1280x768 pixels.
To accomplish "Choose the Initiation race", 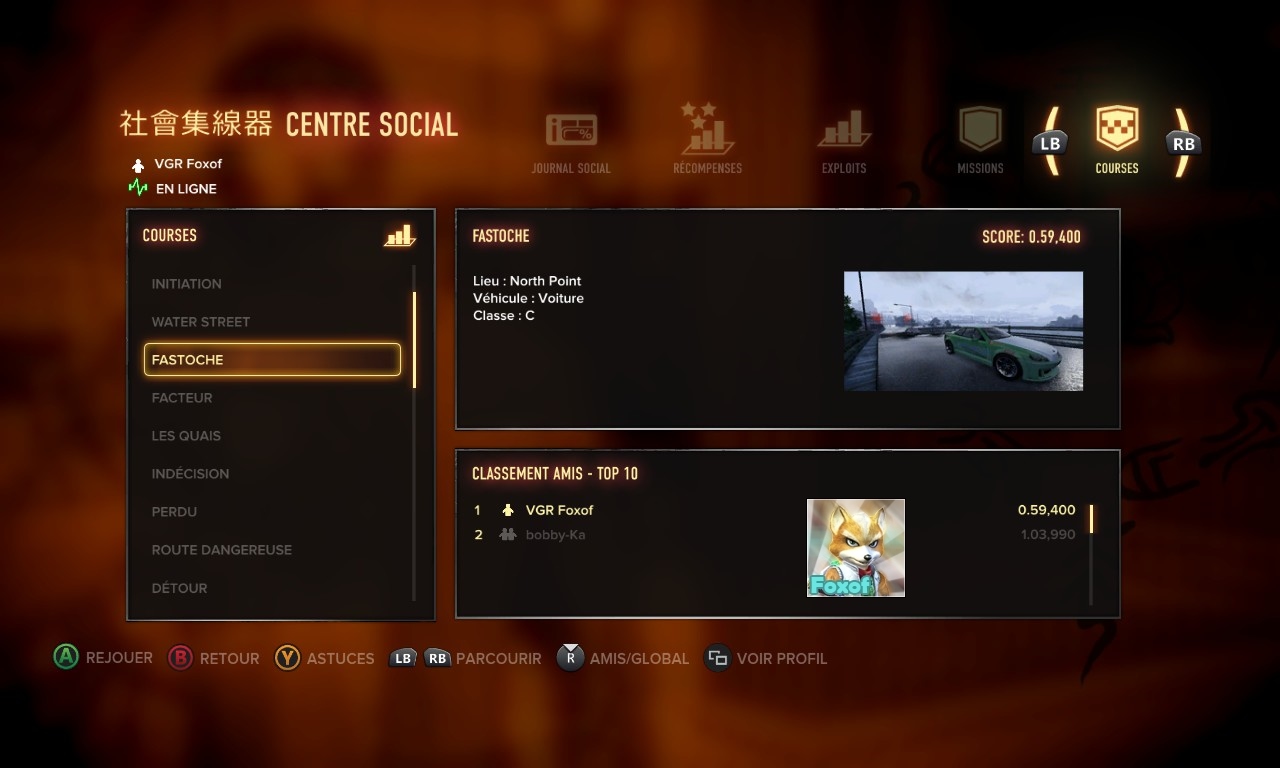I will [187, 284].
